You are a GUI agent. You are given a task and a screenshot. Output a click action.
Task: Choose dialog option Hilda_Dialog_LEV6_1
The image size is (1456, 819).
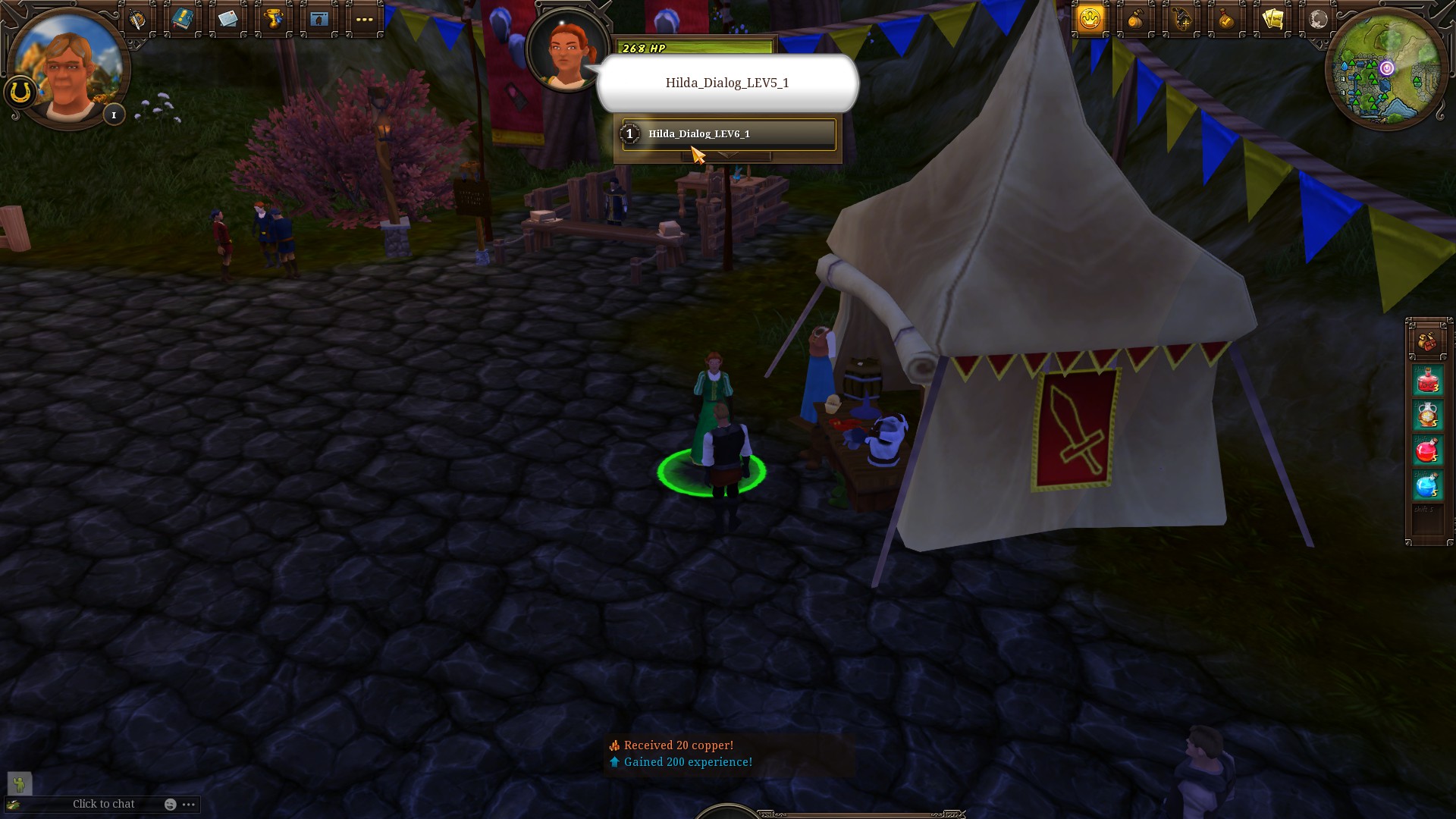coord(729,133)
